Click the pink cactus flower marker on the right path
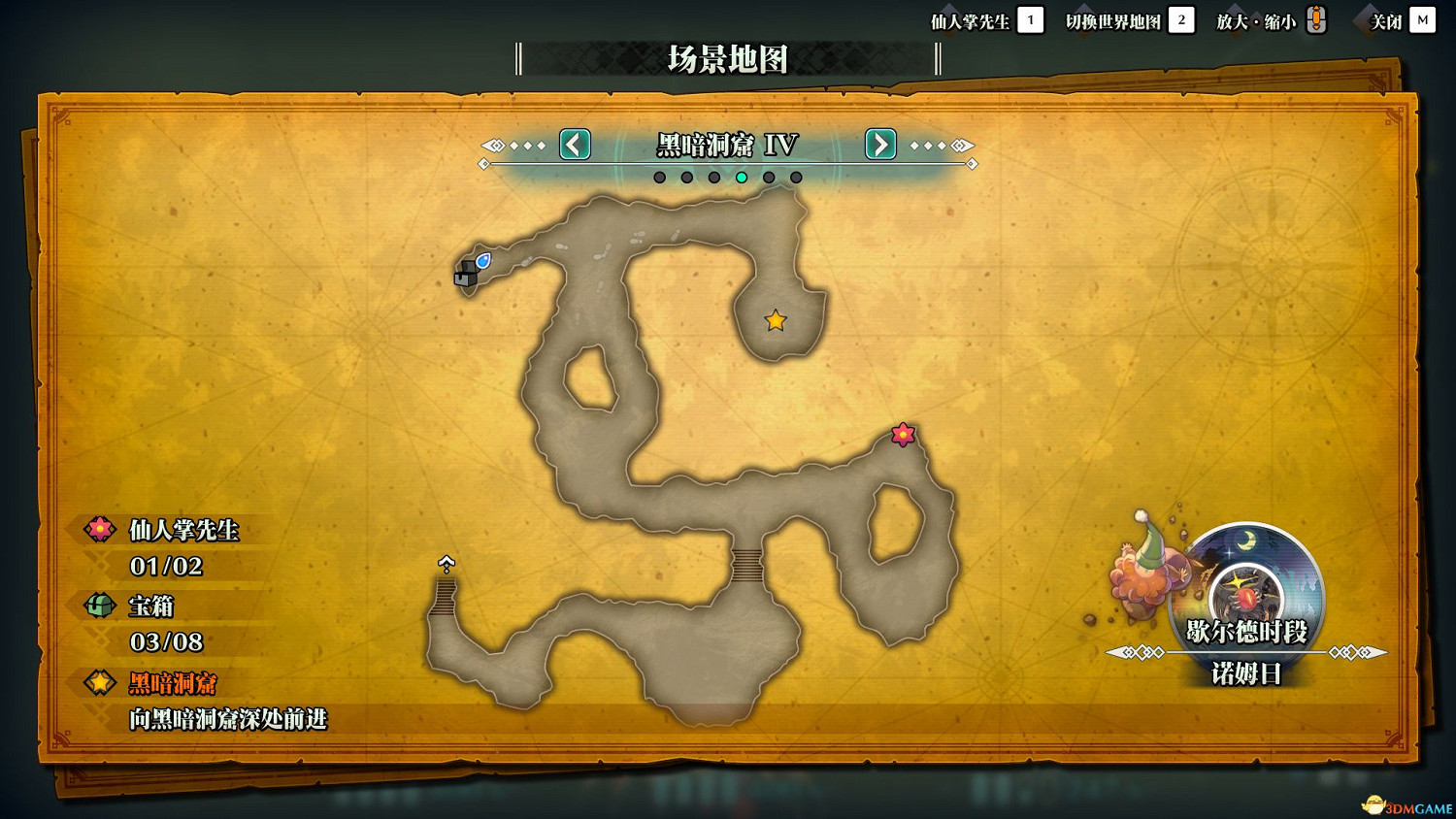 click(x=904, y=435)
